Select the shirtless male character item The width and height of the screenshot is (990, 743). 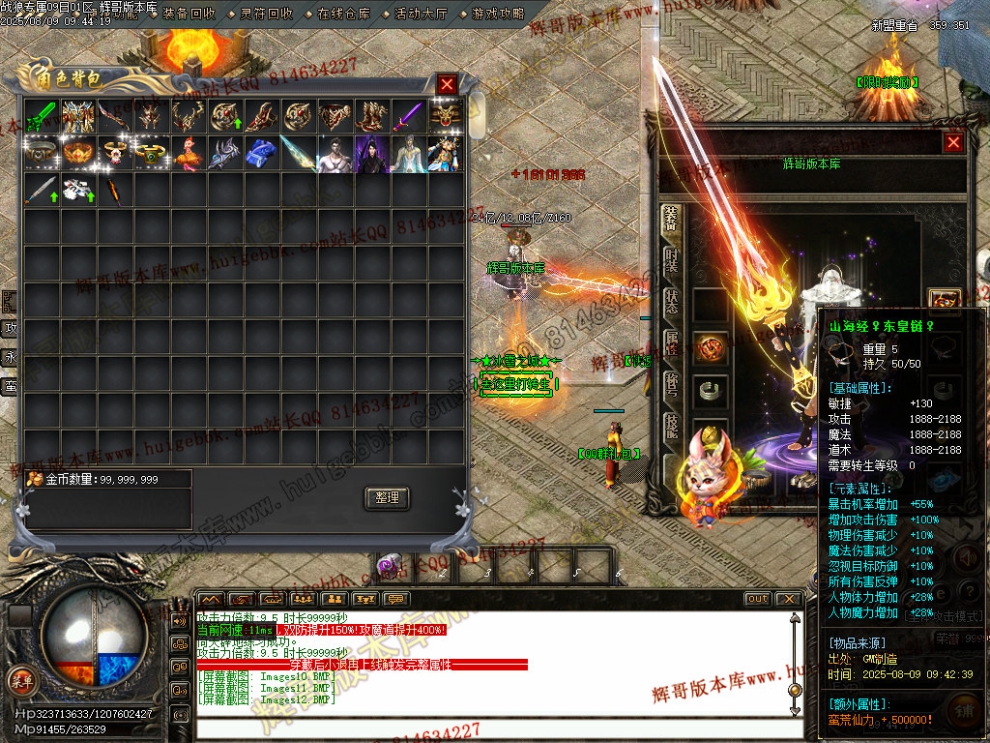(335, 153)
